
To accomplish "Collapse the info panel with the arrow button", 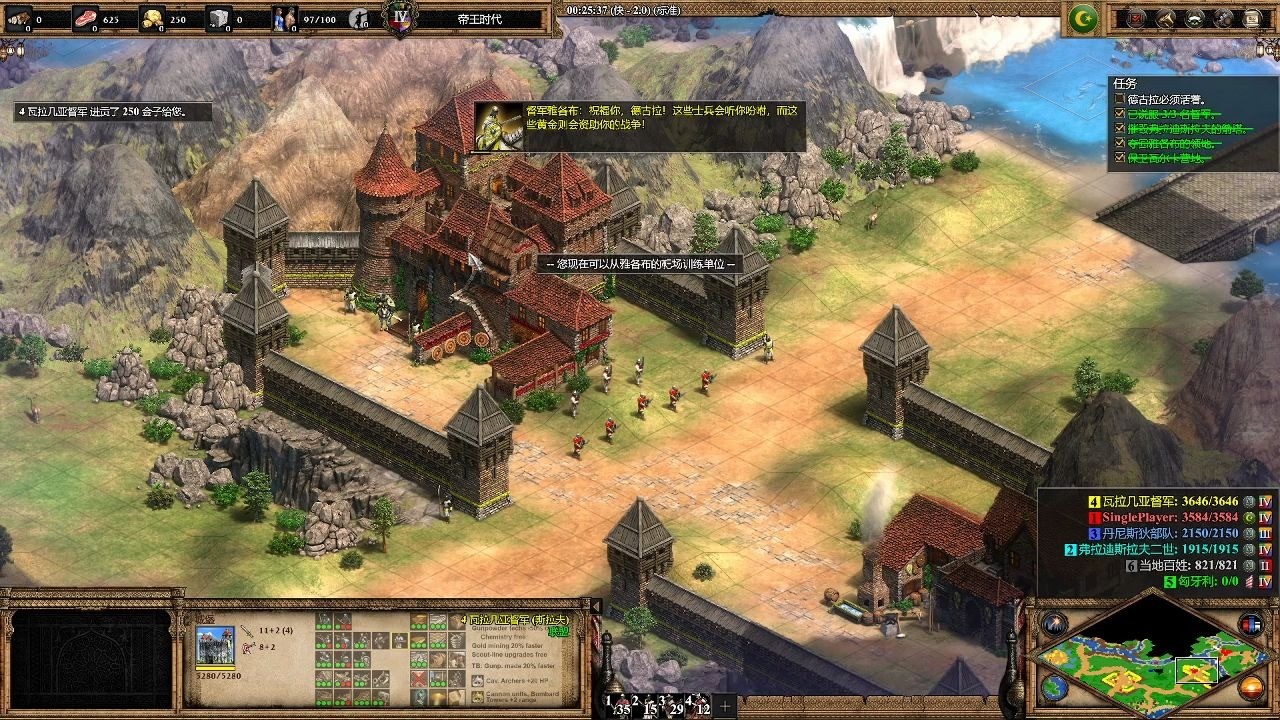I will pos(596,606).
